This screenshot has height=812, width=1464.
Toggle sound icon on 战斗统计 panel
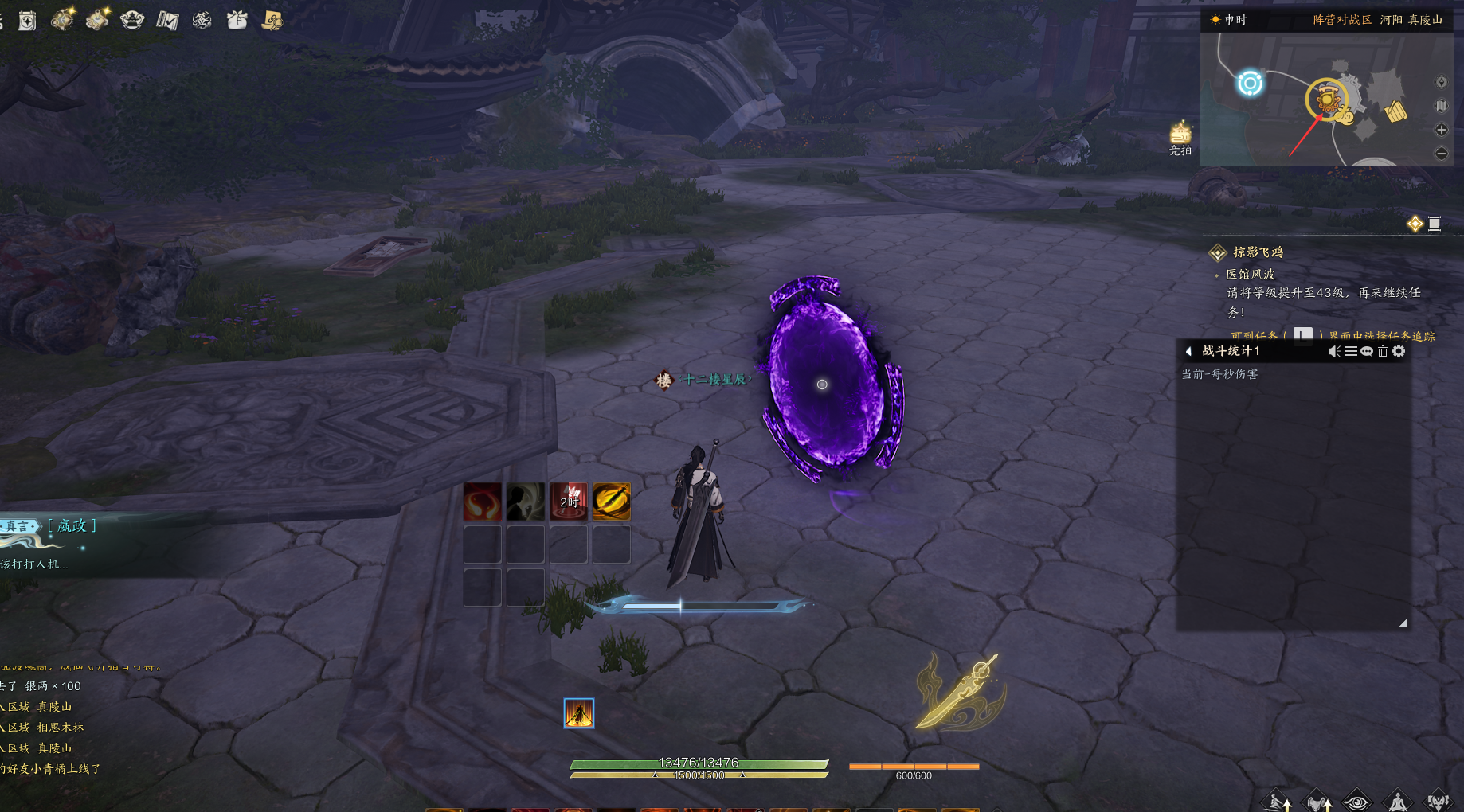pos(1334,351)
